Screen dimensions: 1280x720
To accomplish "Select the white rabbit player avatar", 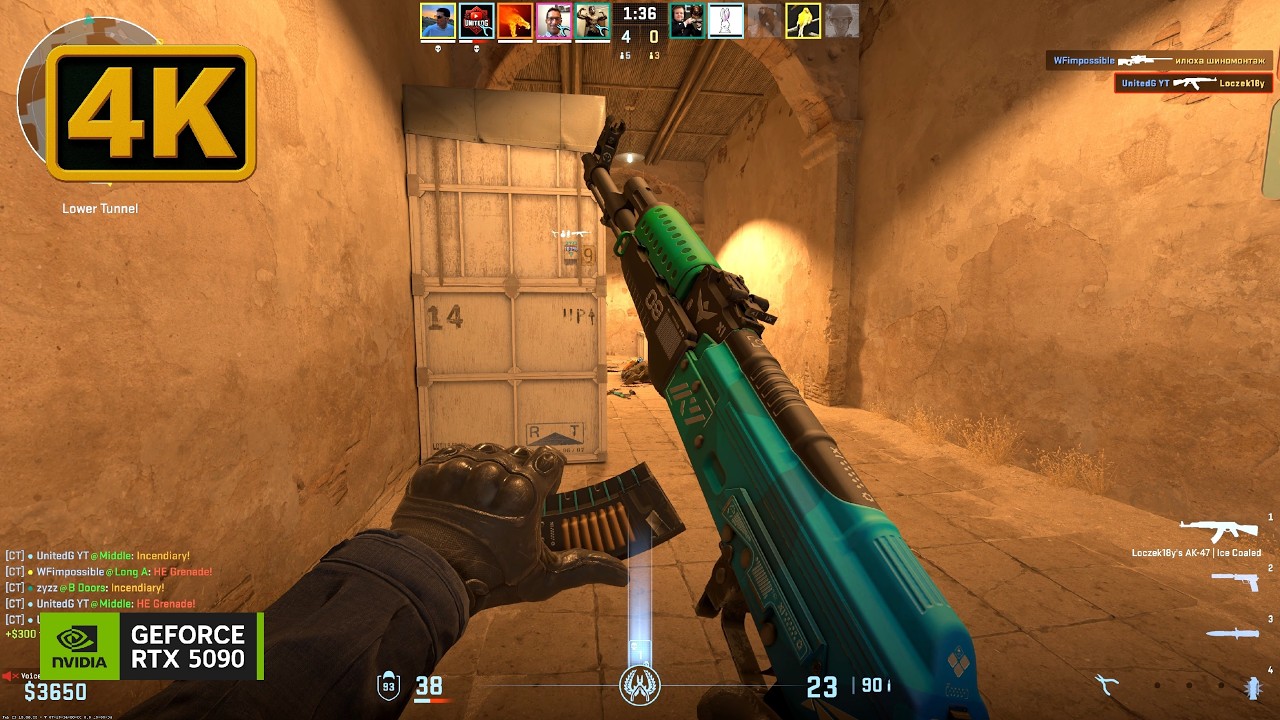I will 726,21.
